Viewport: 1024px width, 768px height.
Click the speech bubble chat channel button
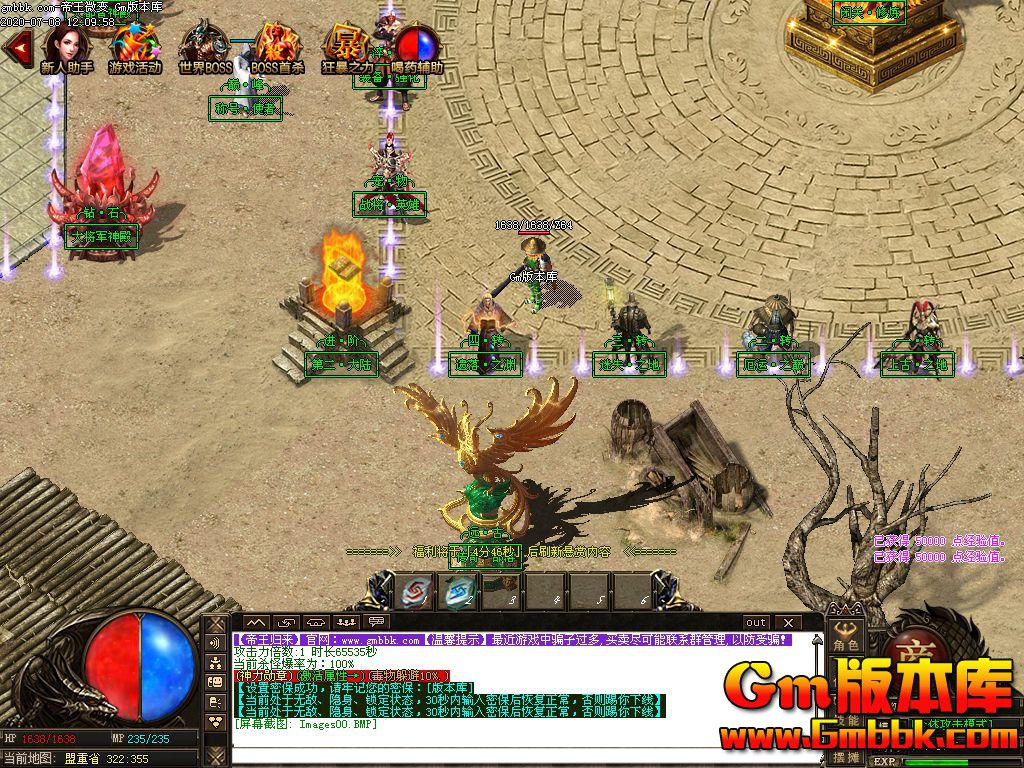pos(376,623)
